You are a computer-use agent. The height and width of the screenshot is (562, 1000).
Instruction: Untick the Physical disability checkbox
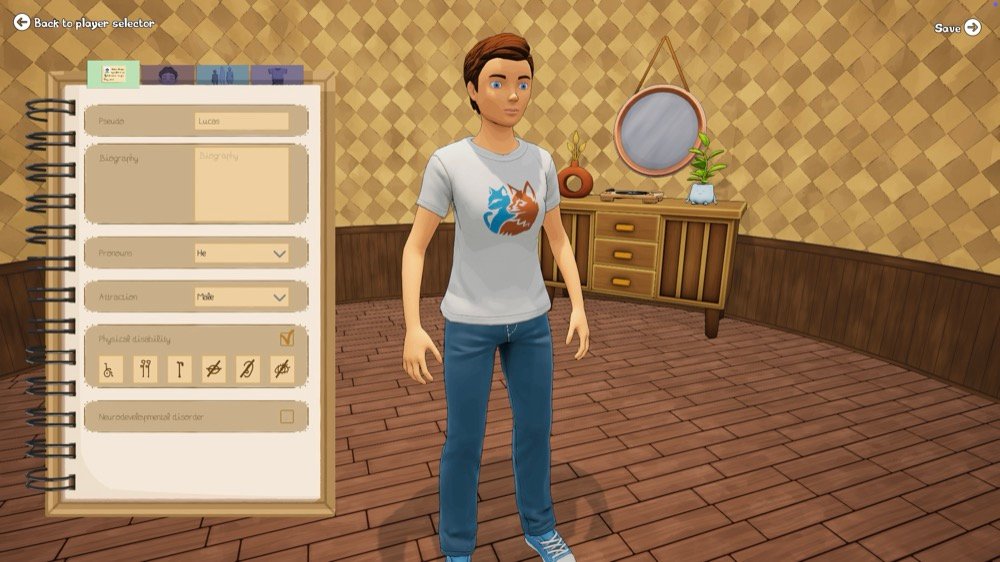point(287,339)
